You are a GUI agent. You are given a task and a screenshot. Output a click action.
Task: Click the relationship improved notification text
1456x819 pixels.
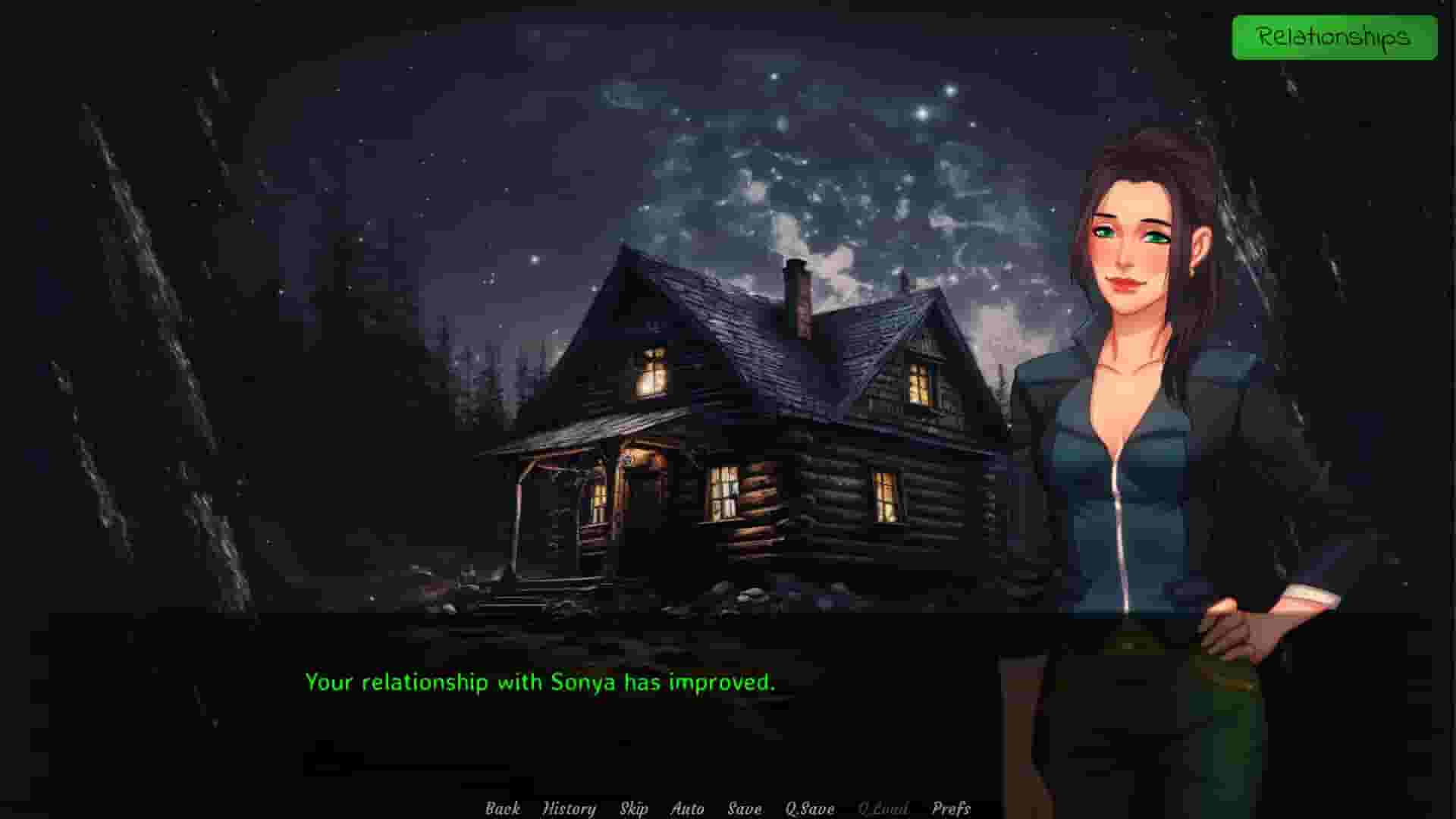click(540, 682)
